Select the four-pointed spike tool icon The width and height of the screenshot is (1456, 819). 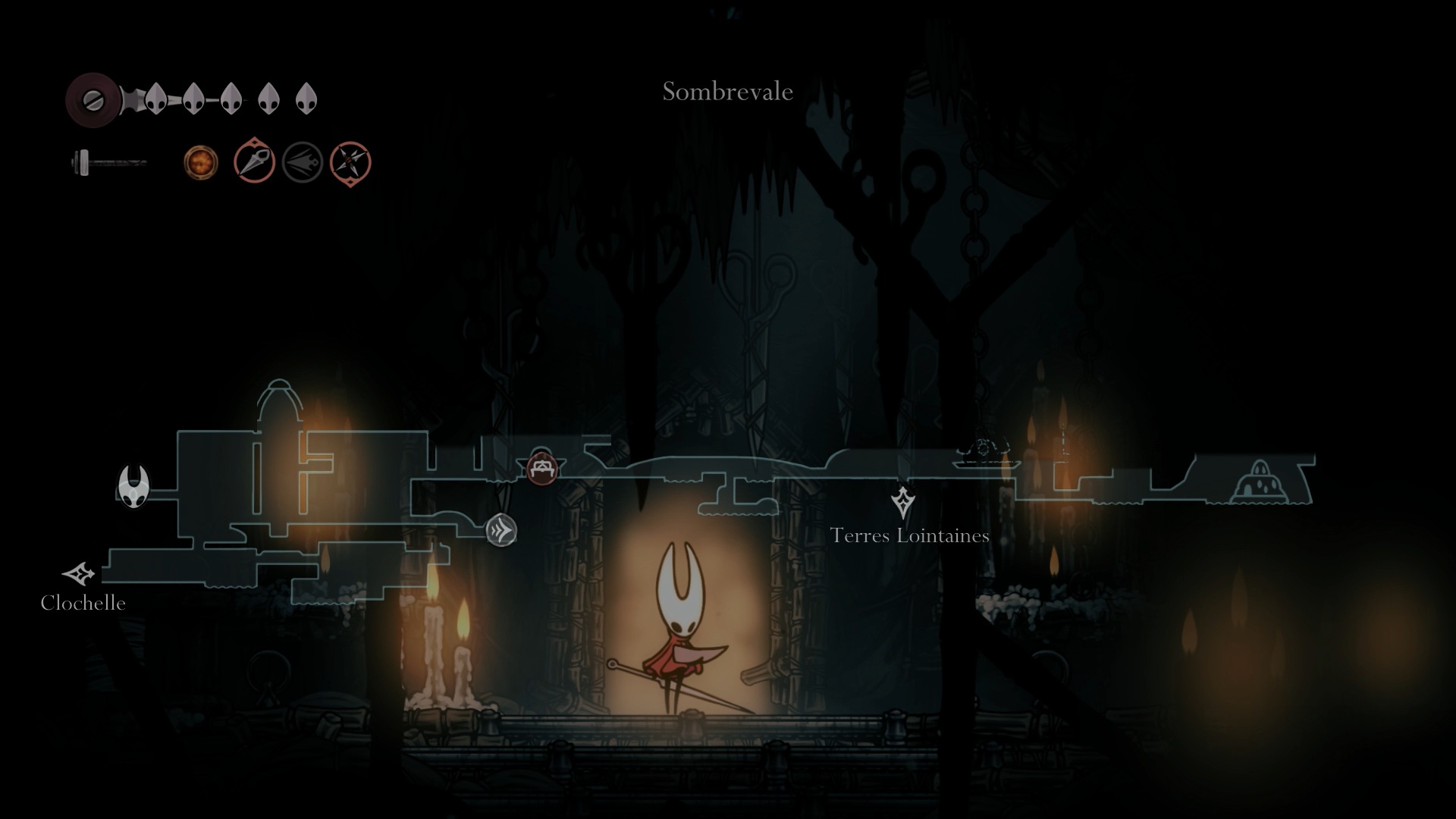(350, 163)
